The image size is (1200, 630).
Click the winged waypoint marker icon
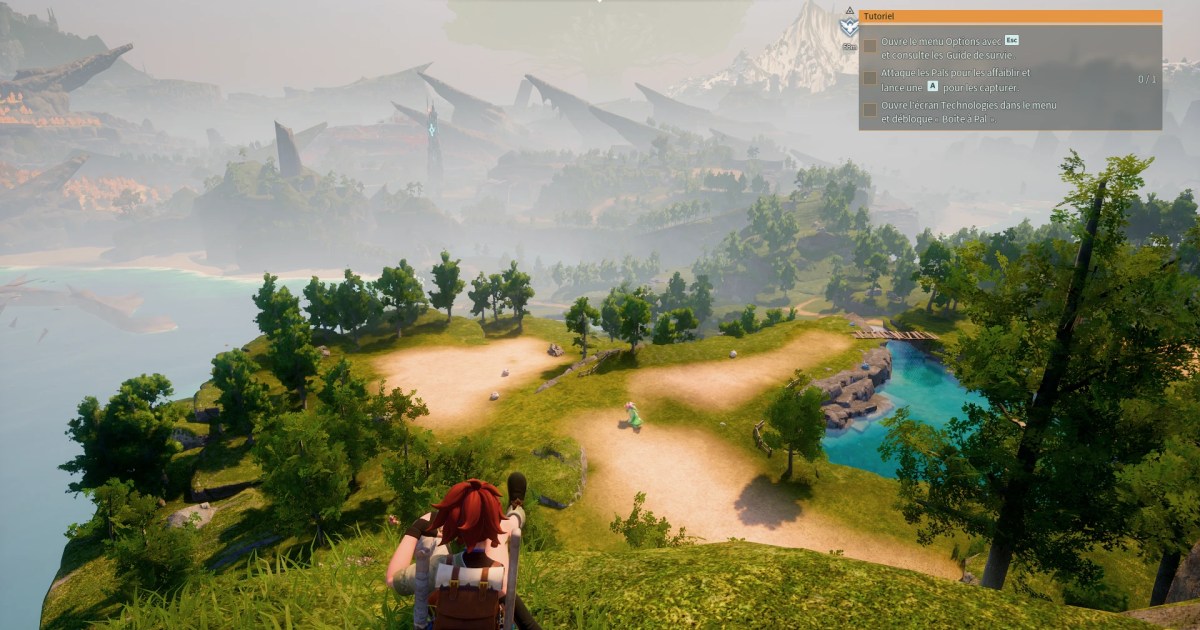pyautogui.click(x=849, y=24)
